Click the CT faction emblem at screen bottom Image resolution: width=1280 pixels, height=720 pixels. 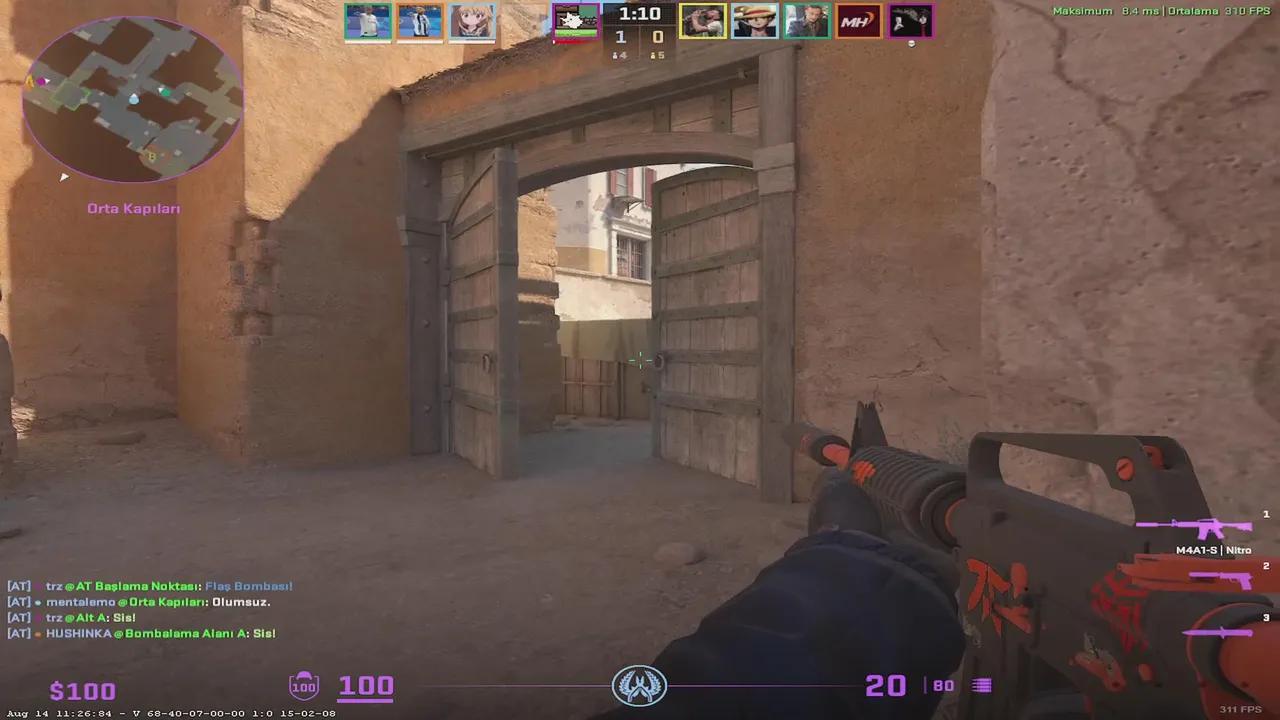[639, 685]
